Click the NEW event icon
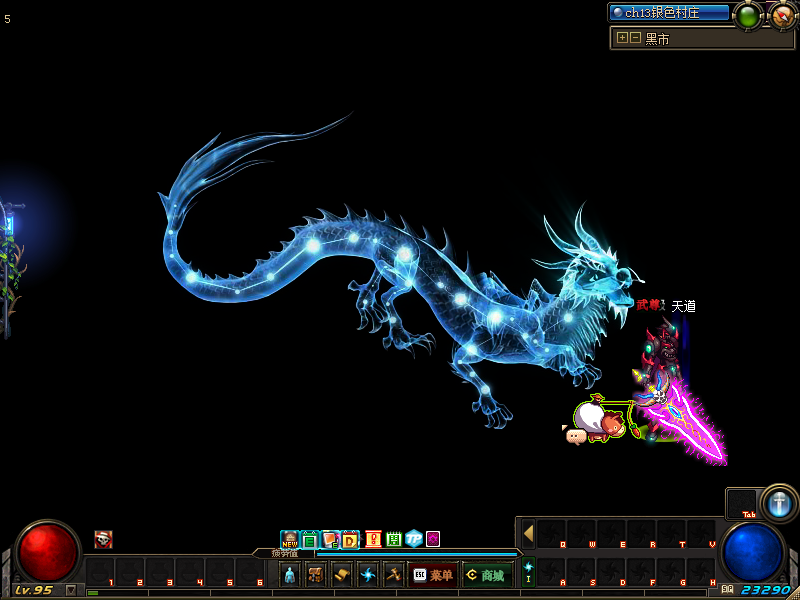800x600 pixels. (290, 540)
